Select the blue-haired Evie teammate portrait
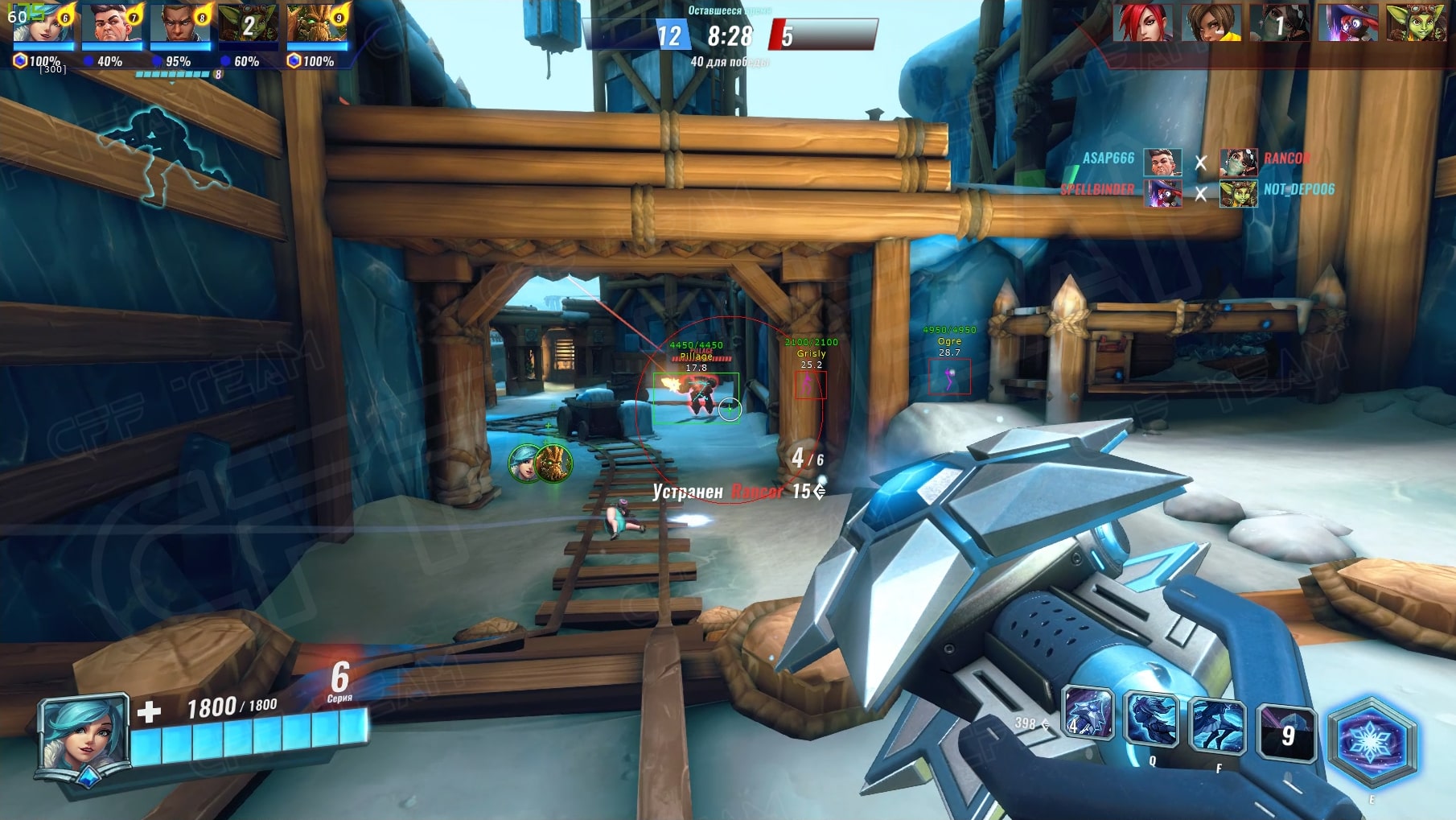Viewport: 1456px width, 820px height. point(43,24)
